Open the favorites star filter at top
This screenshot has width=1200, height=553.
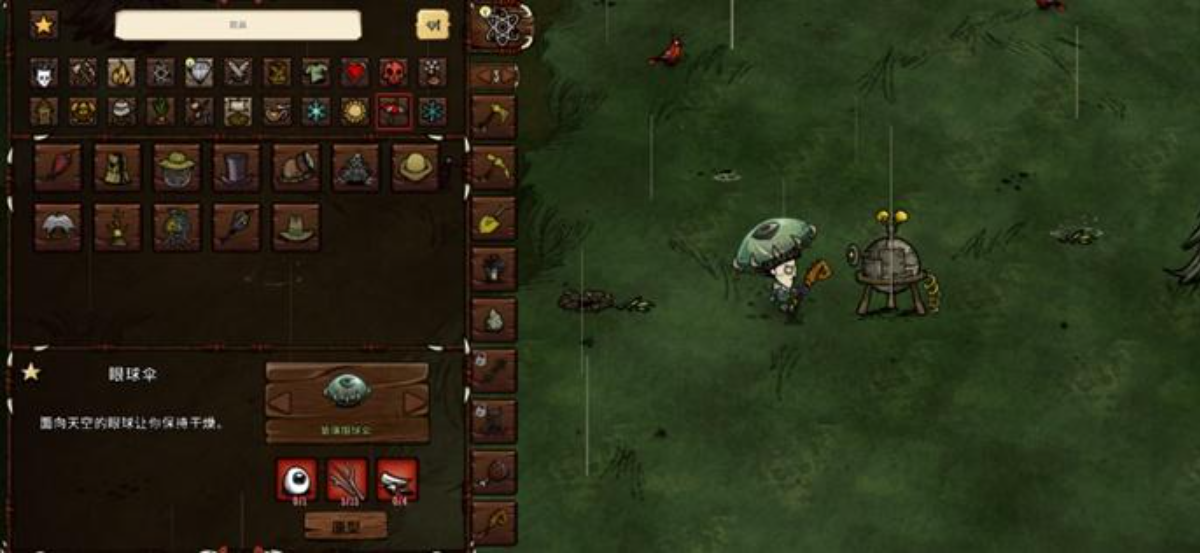pos(43,25)
